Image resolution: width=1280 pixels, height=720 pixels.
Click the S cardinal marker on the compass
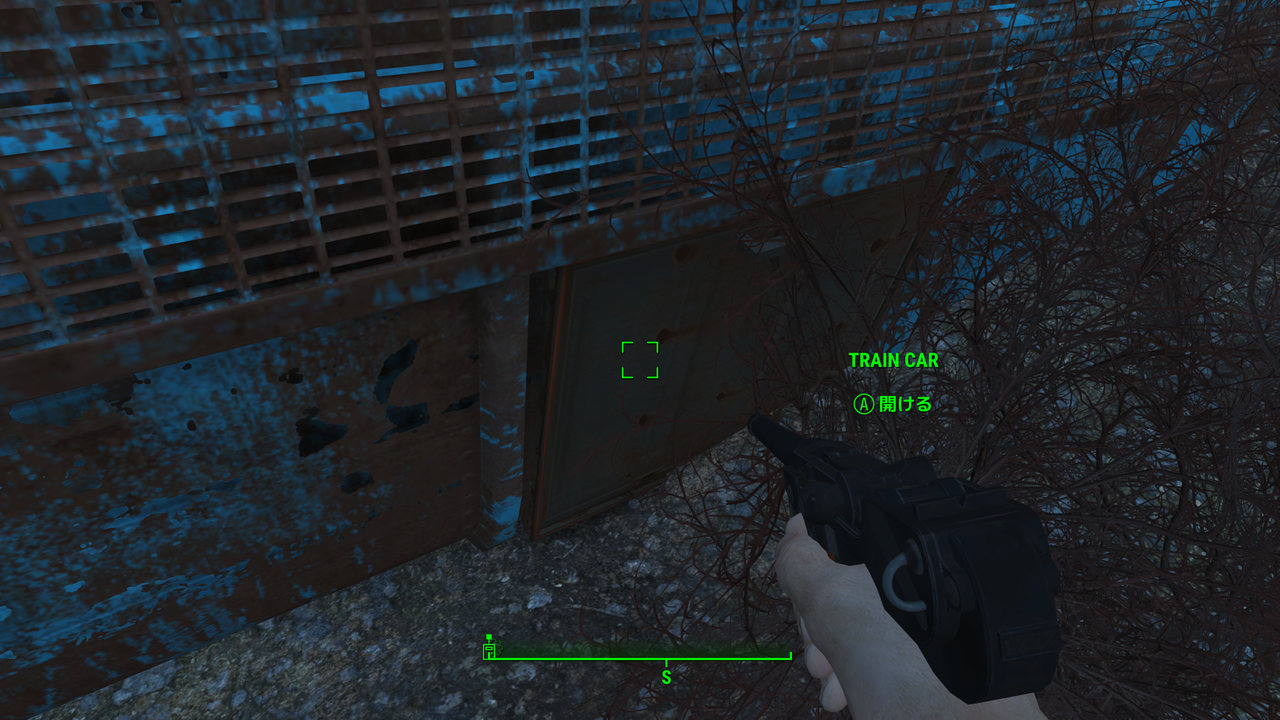[x=668, y=677]
